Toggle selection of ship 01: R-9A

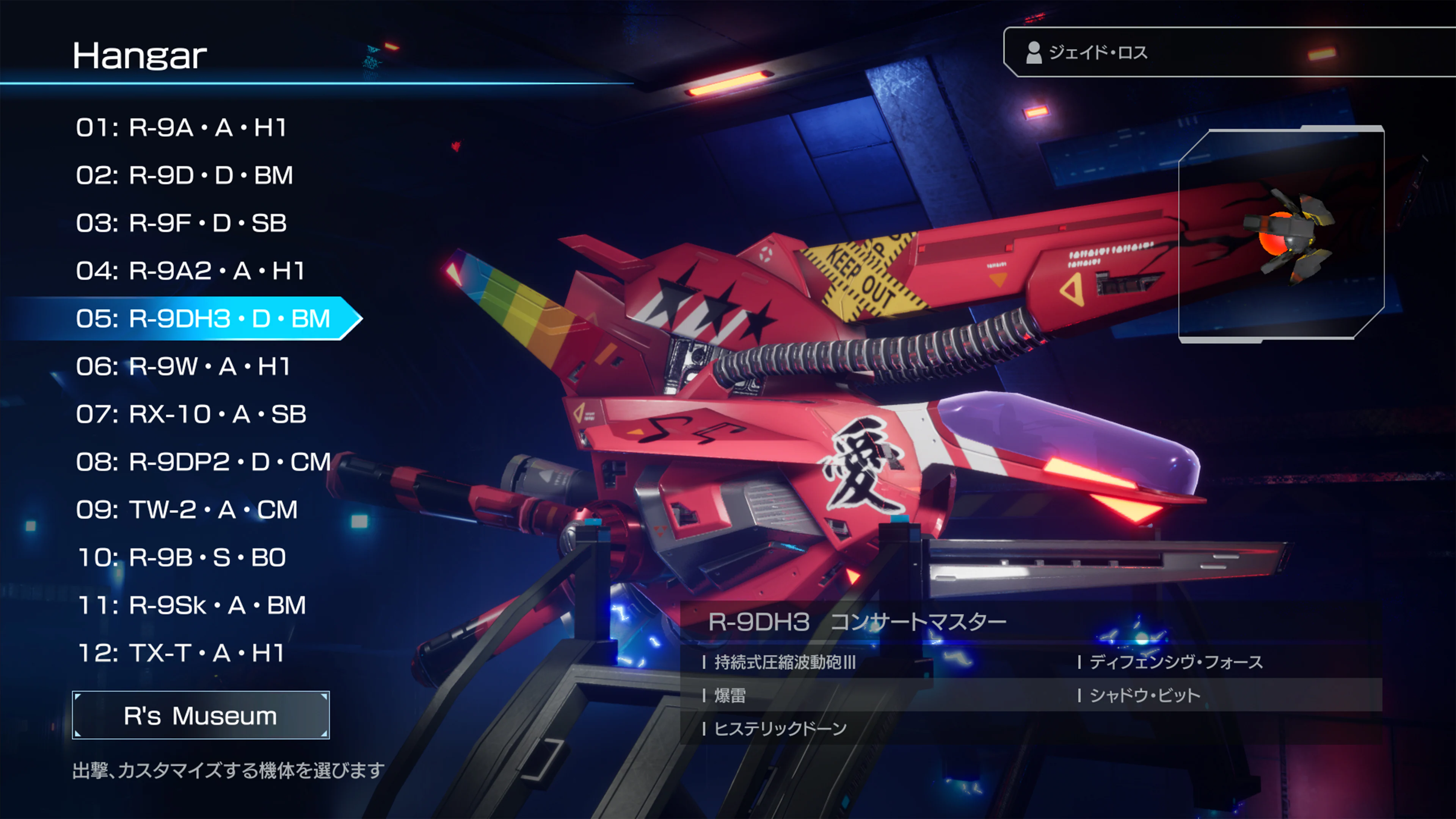184,128
